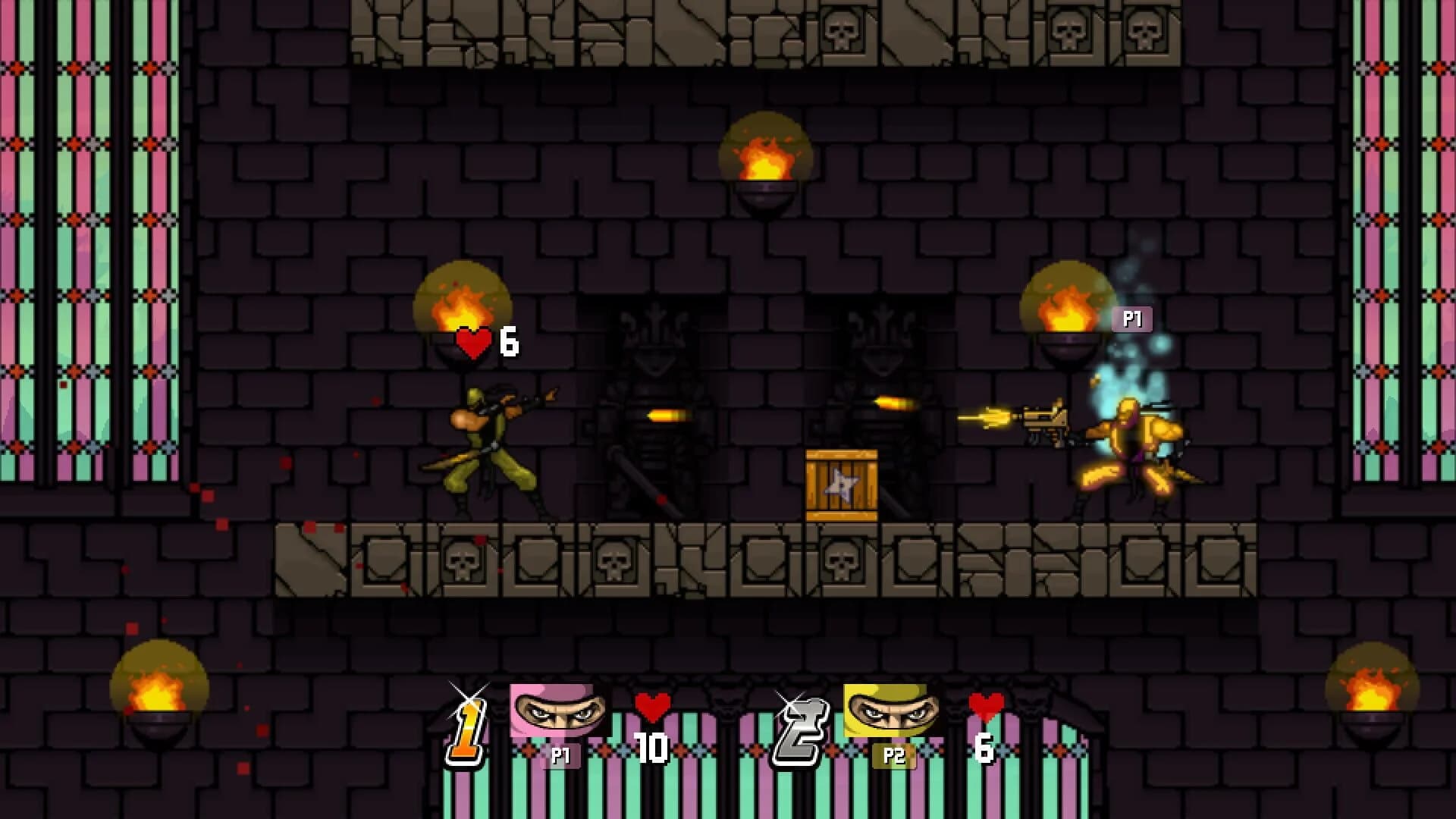Click the red heart beside the P2 portrait
Image resolution: width=1456 pixels, height=819 pixels.
click(986, 705)
